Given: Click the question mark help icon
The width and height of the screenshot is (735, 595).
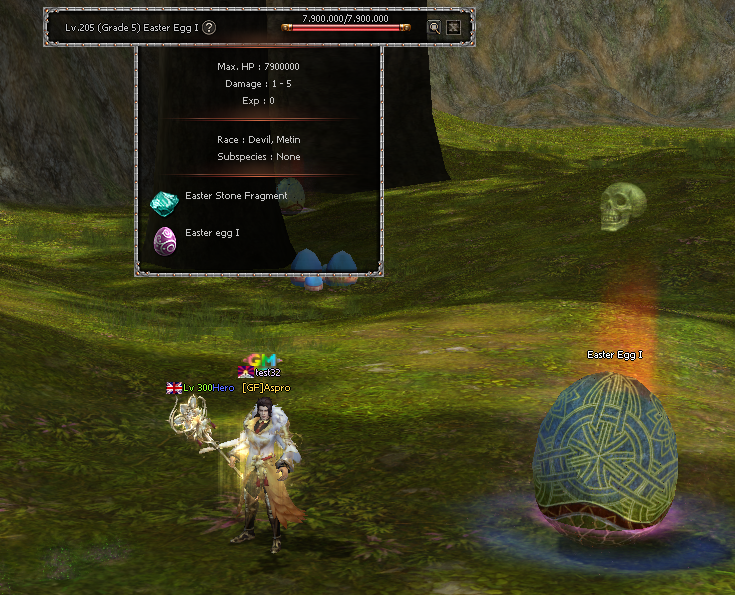Looking at the screenshot, I should coord(209,28).
